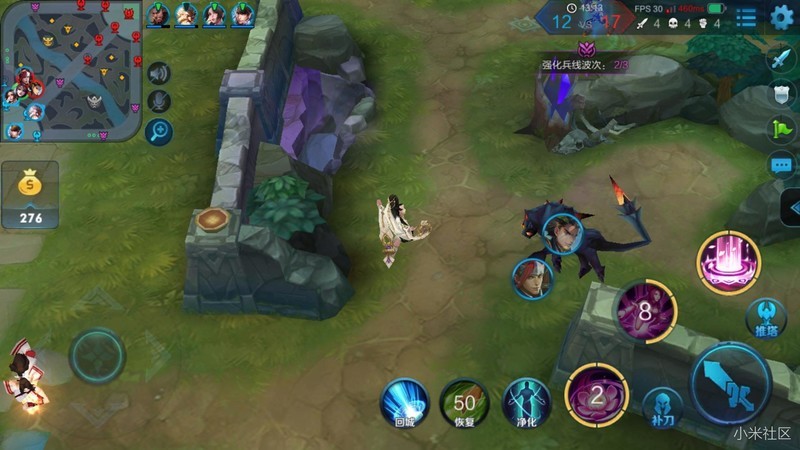Tap the magnifier map zoom button
Viewport: 800px width, 450px height.
point(158,131)
